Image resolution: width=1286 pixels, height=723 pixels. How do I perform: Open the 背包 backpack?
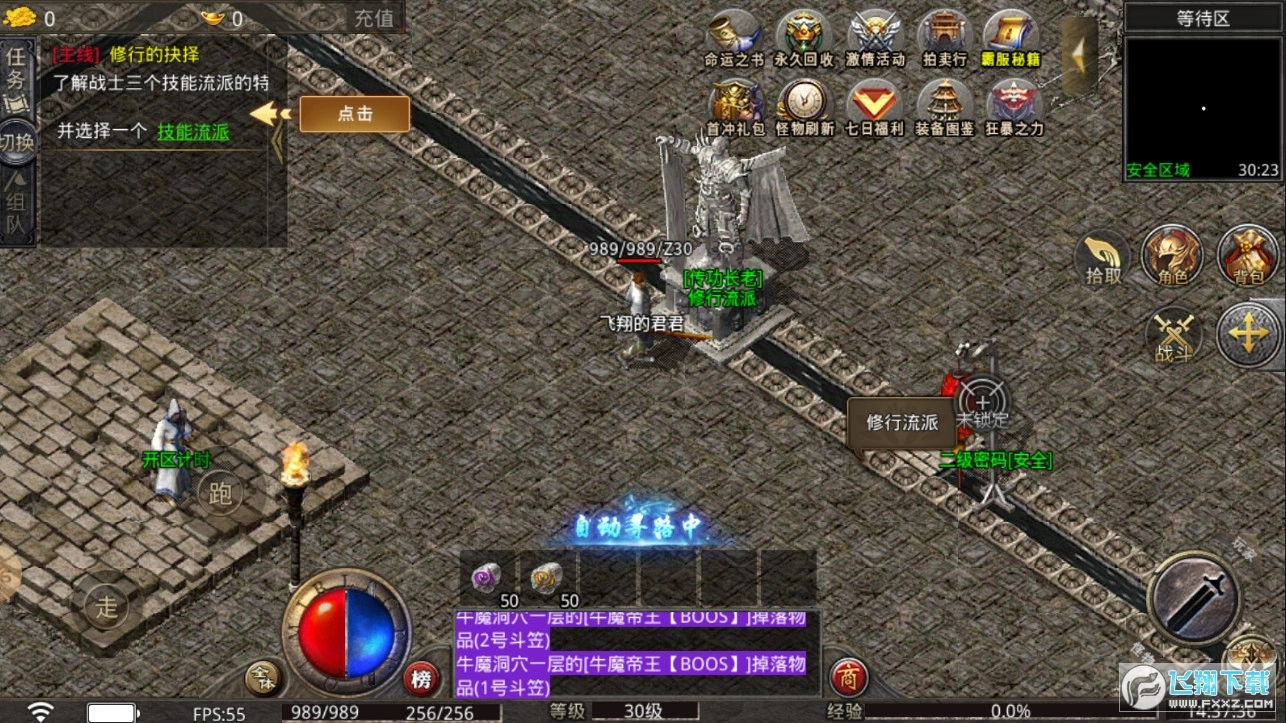pos(1248,256)
